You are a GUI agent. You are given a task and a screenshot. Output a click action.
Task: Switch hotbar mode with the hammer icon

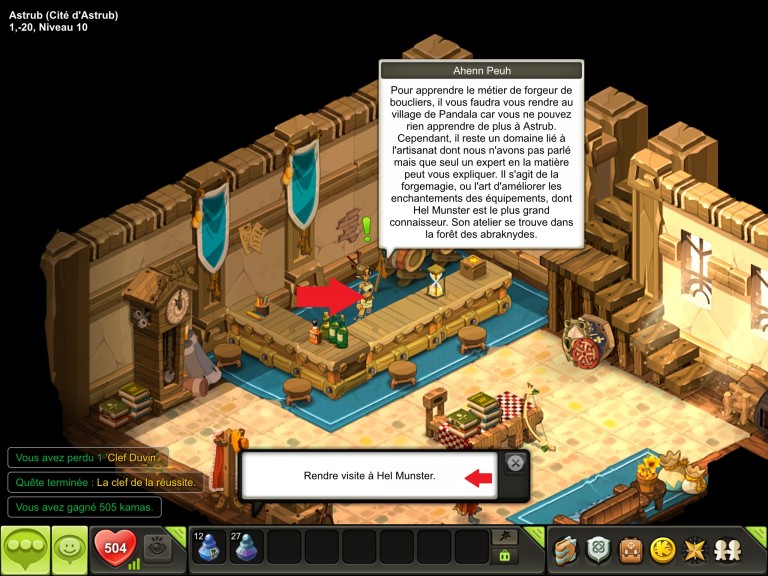point(505,536)
